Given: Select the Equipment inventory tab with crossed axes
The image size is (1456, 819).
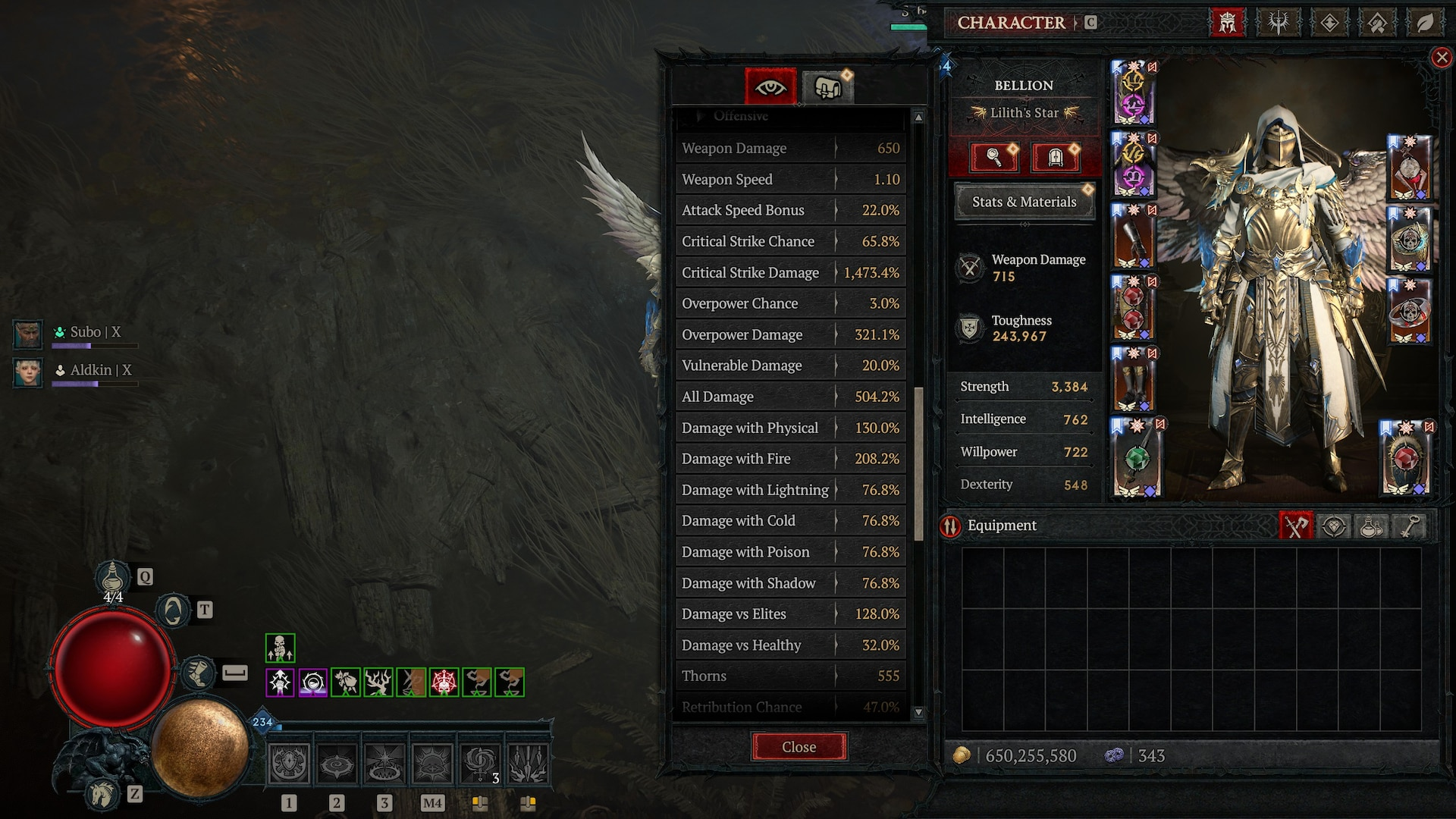Looking at the screenshot, I should click(x=1295, y=526).
